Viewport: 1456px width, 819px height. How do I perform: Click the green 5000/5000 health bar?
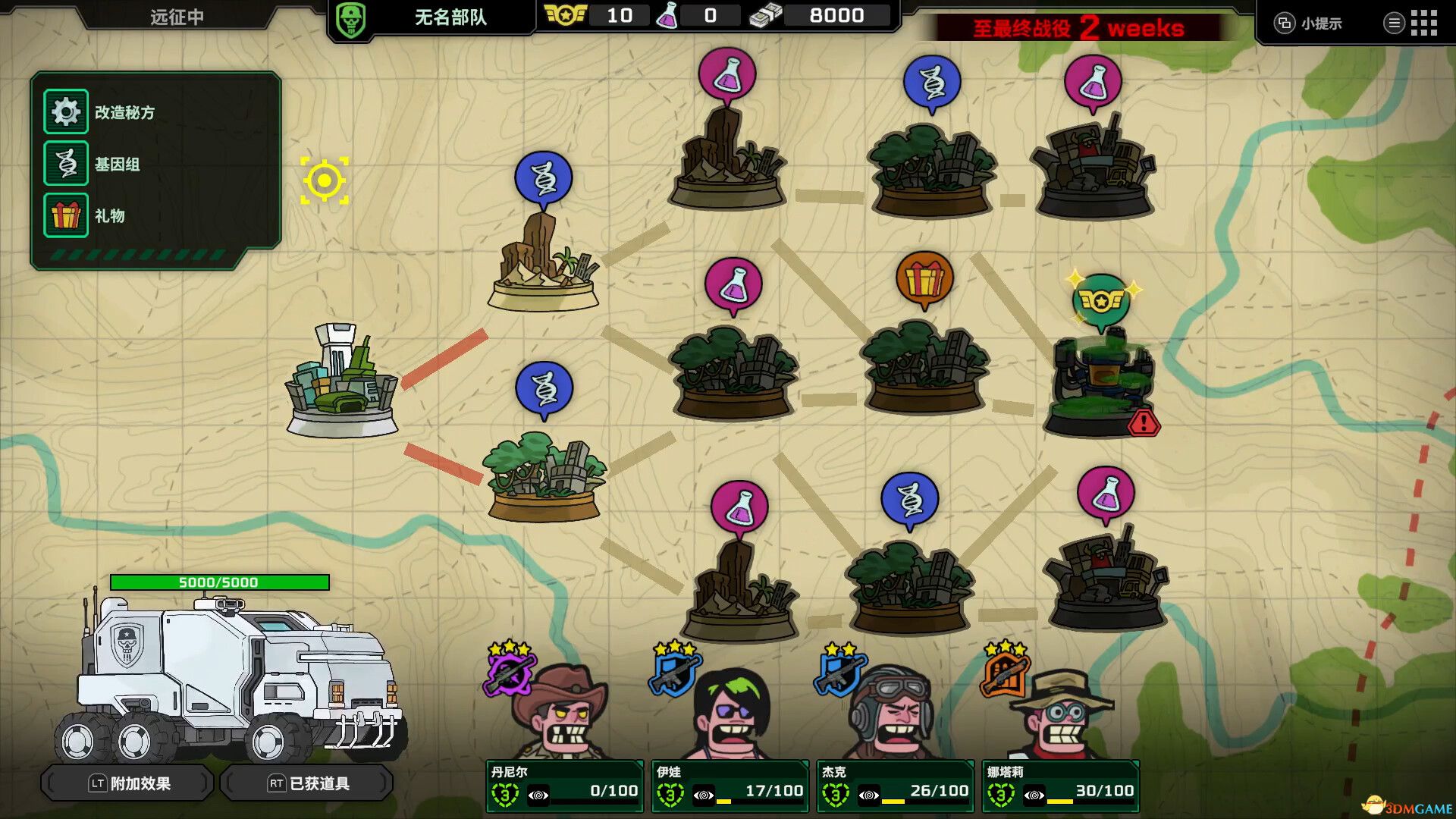(218, 582)
